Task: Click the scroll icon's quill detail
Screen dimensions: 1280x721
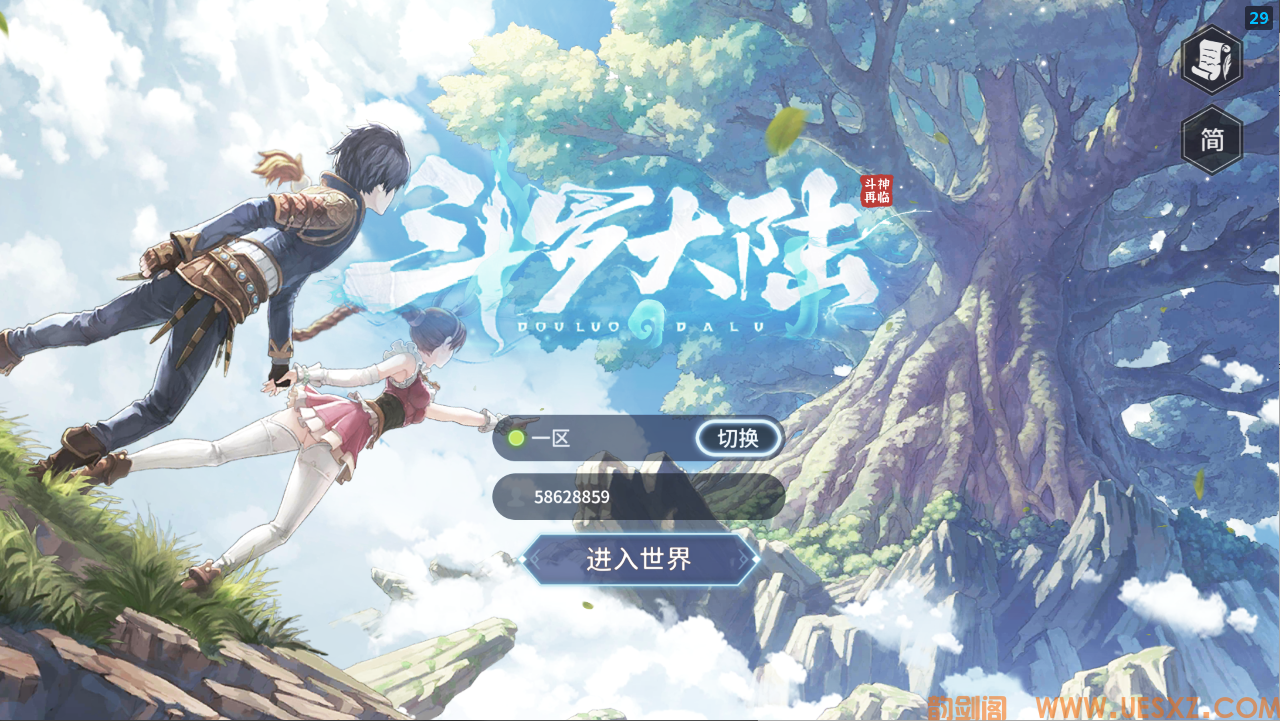Action: tap(1225, 64)
